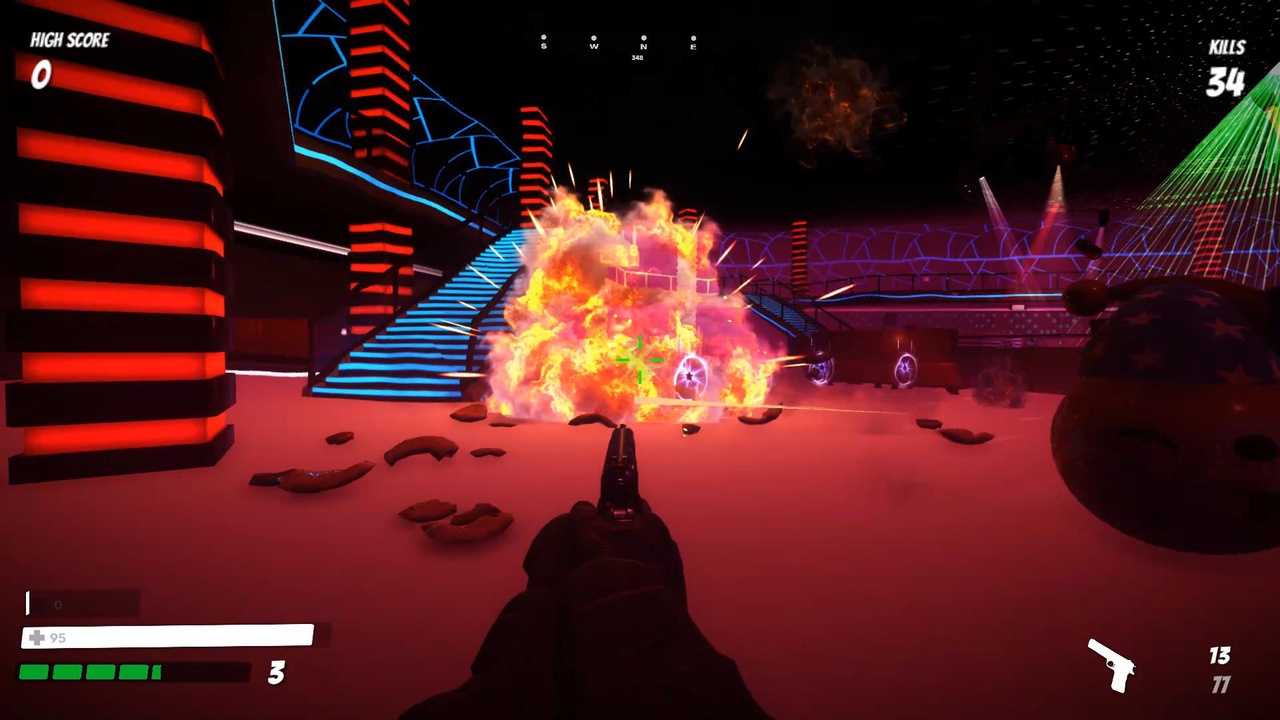Click the health cross icon on the health bar
The width and height of the screenshot is (1280, 720).
(x=37, y=637)
